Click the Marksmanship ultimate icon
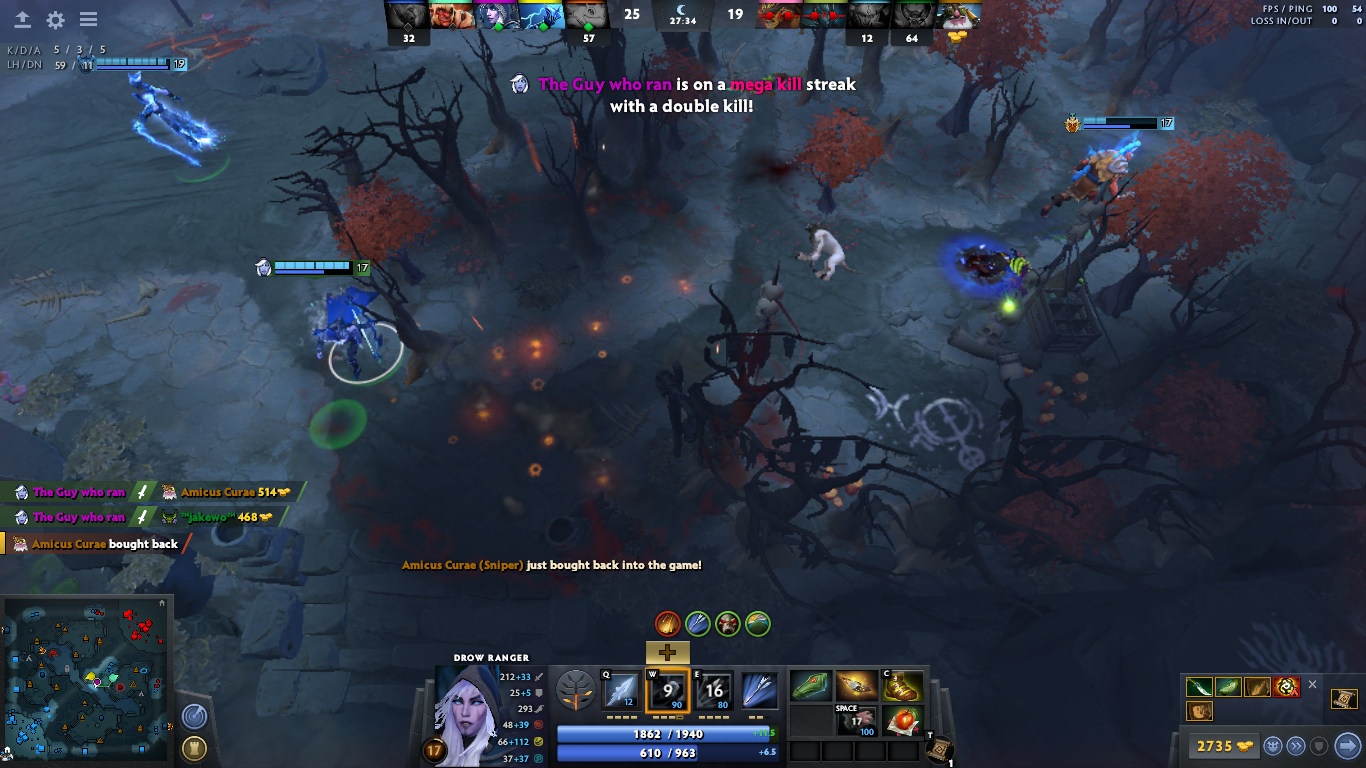The image size is (1366, 768). 760,690
